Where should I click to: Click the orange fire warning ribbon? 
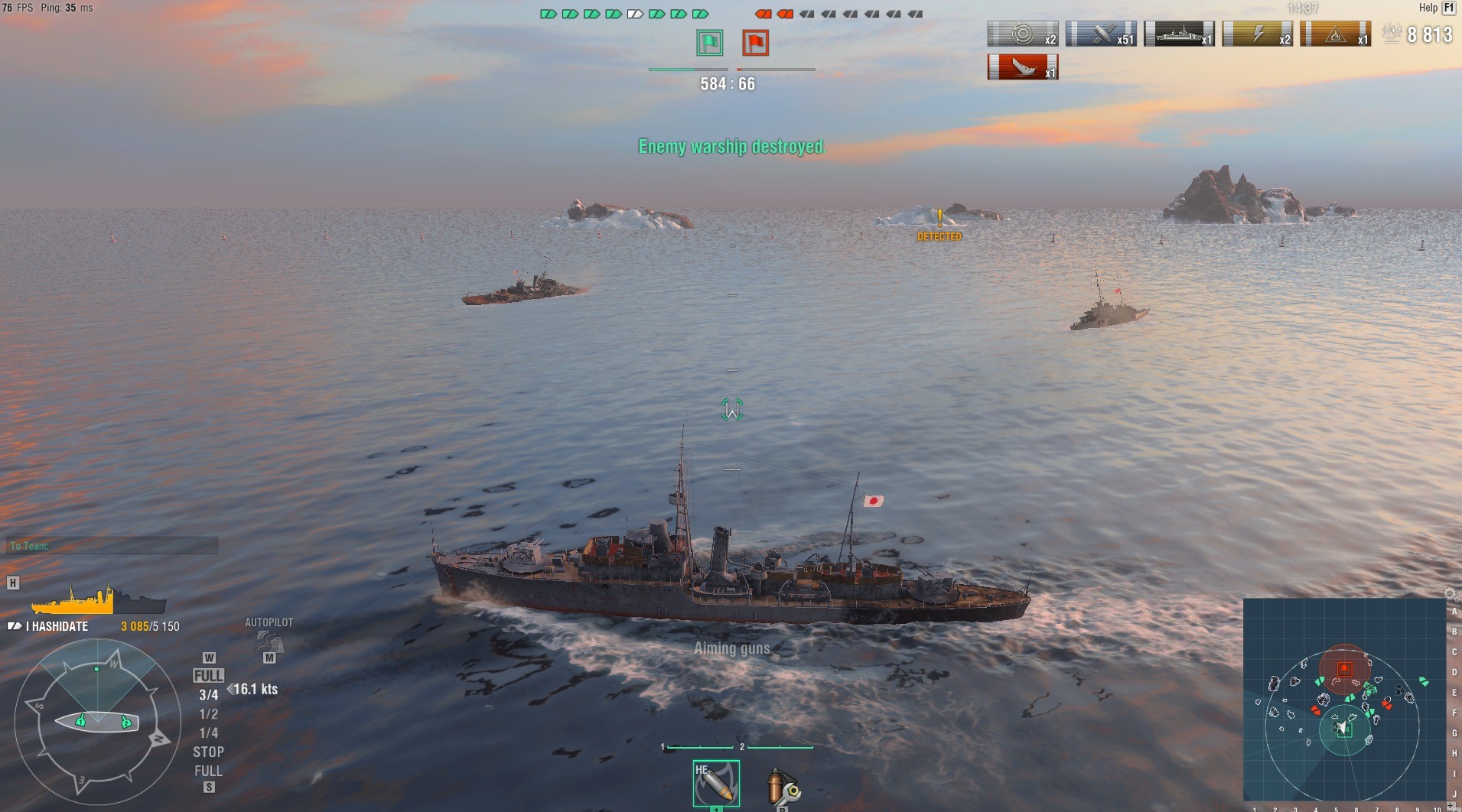(x=1335, y=34)
